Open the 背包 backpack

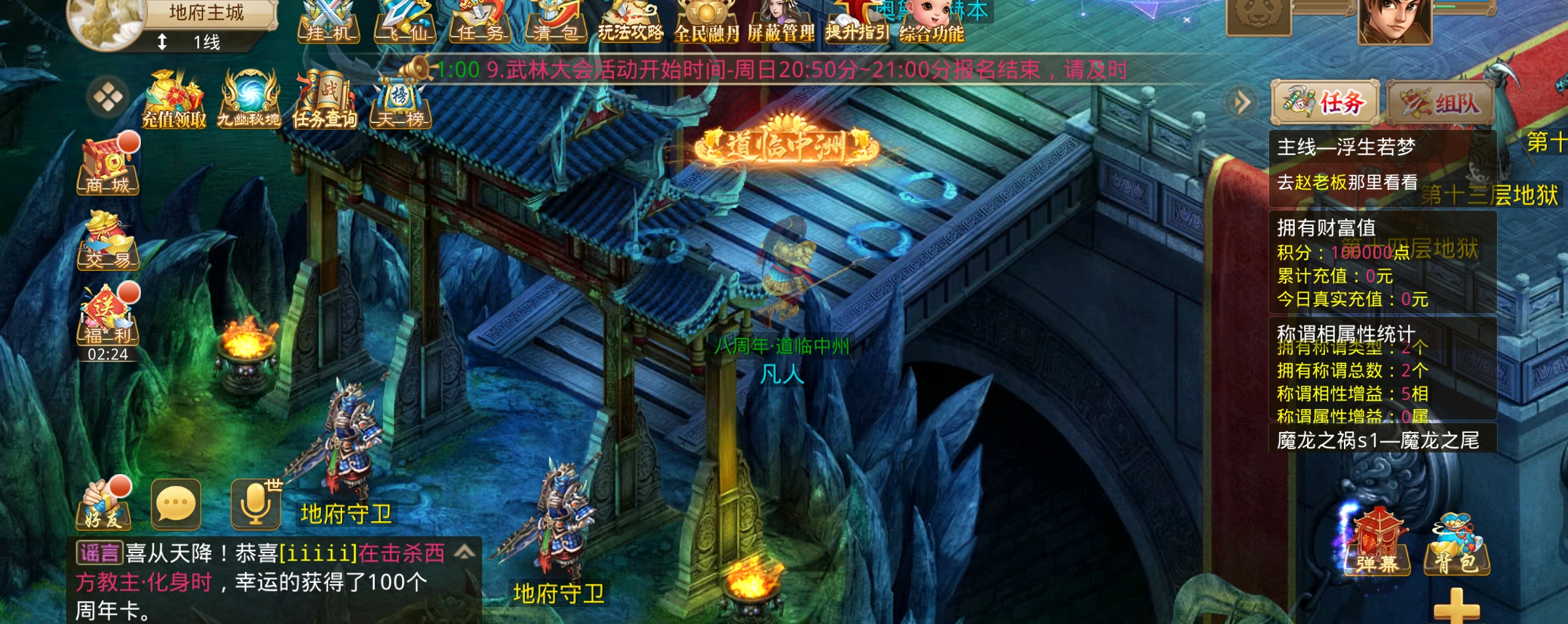pos(1457,547)
